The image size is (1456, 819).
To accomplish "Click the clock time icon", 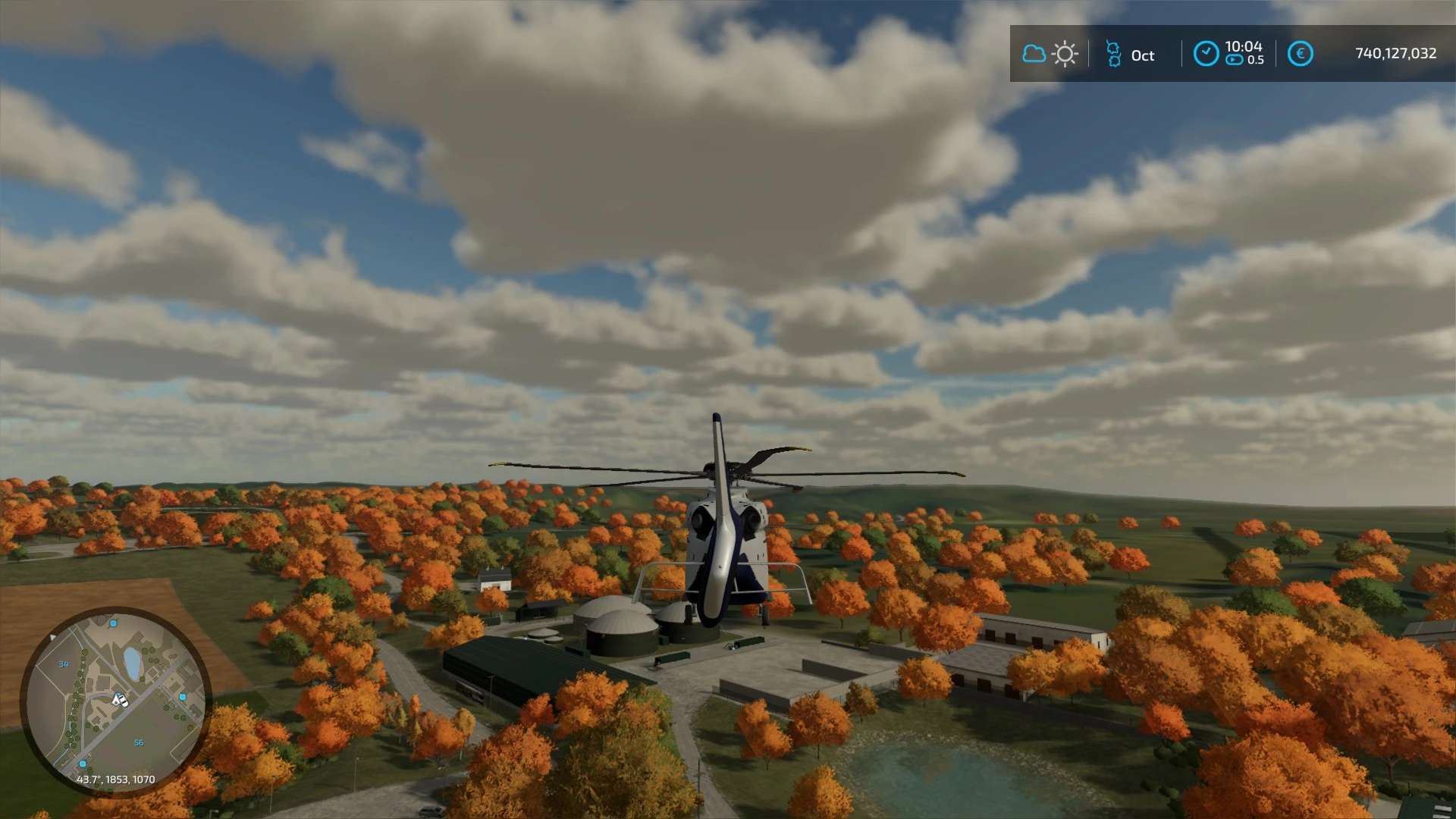I will [1206, 54].
